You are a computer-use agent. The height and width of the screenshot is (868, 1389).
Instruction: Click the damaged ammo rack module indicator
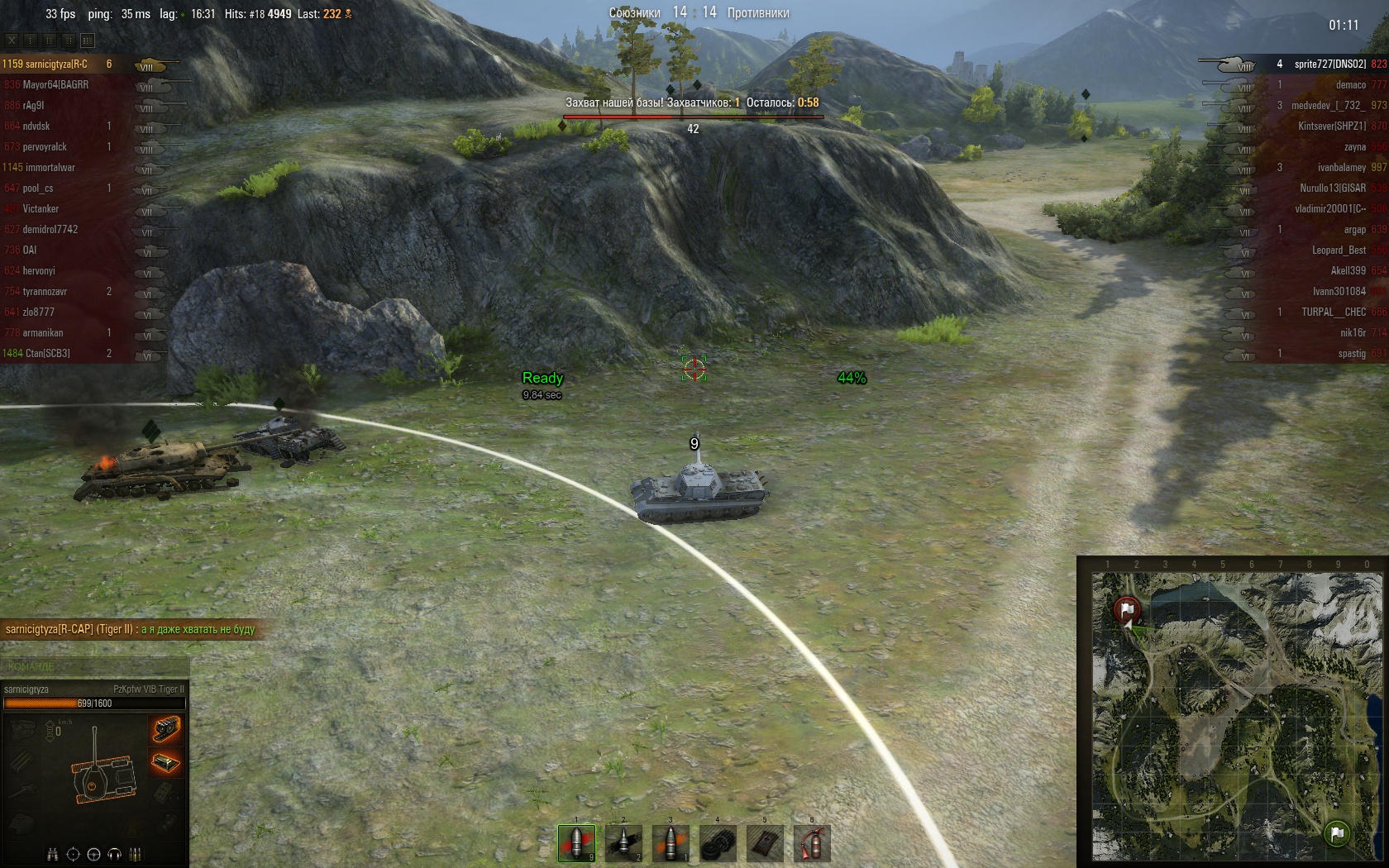point(165,762)
